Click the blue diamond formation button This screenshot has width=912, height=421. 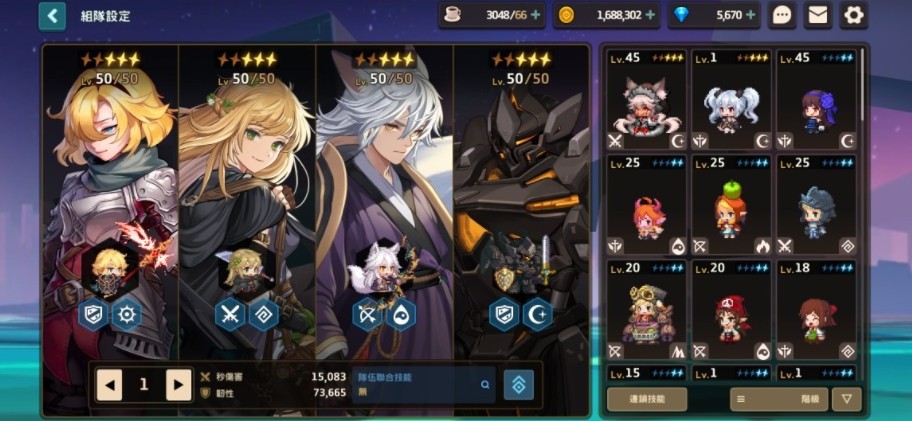point(518,384)
